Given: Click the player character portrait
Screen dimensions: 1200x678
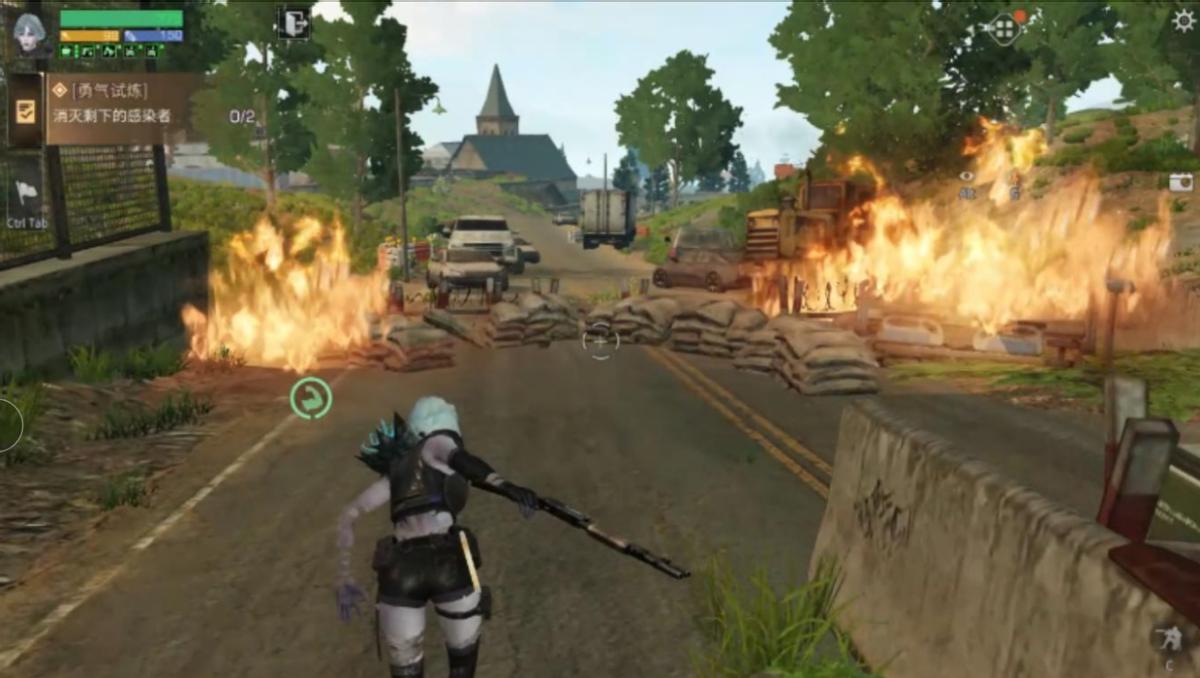Looking at the screenshot, I should [28, 33].
